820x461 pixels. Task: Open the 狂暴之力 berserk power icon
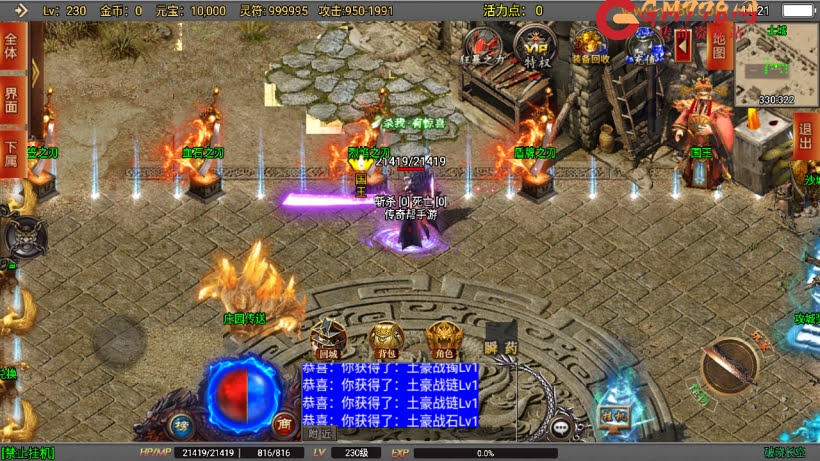tap(487, 45)
